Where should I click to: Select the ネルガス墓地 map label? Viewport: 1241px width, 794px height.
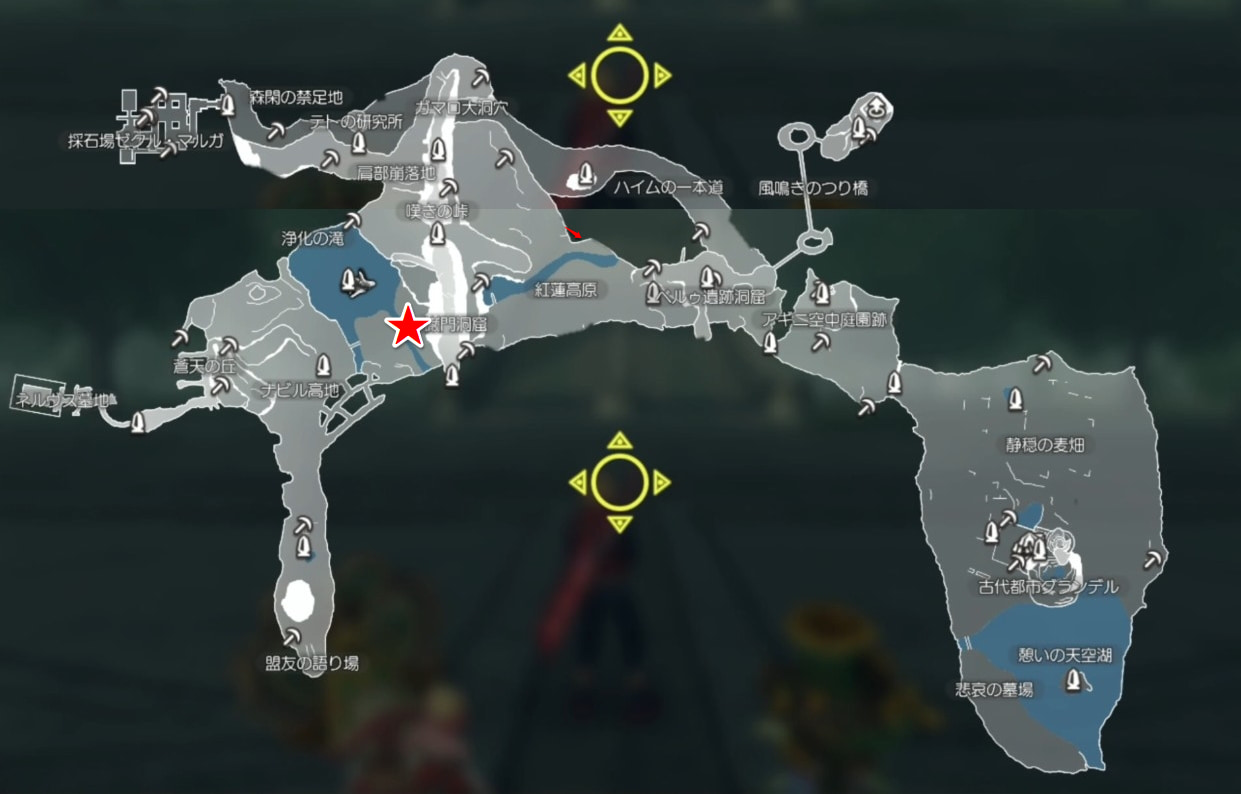click(x=63, y=398)
